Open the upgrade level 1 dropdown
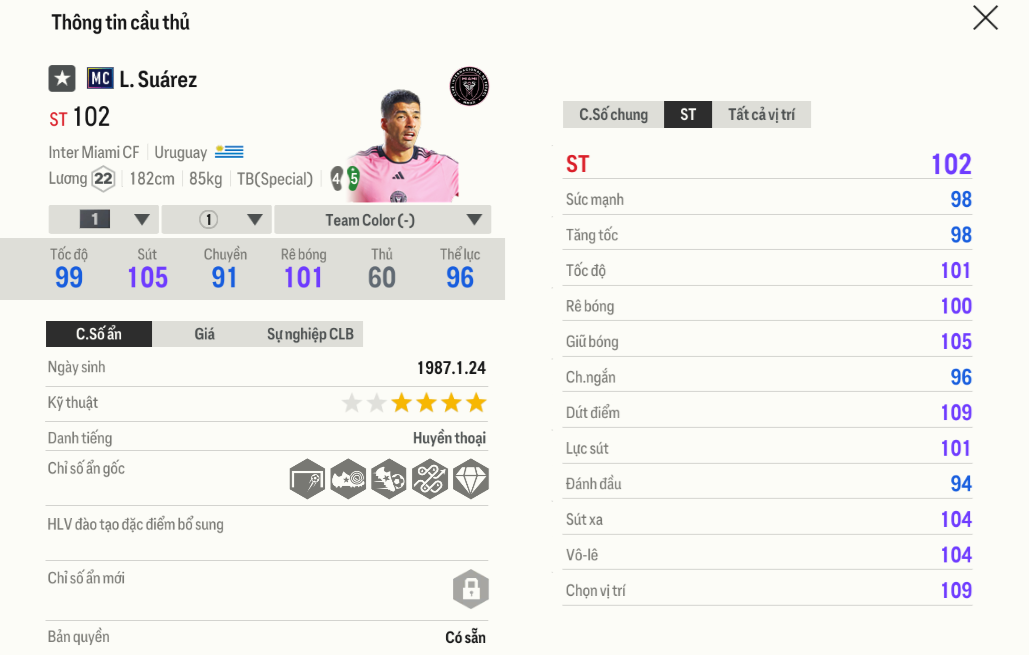The image size is (1029, 655). [x=103, y=220]
